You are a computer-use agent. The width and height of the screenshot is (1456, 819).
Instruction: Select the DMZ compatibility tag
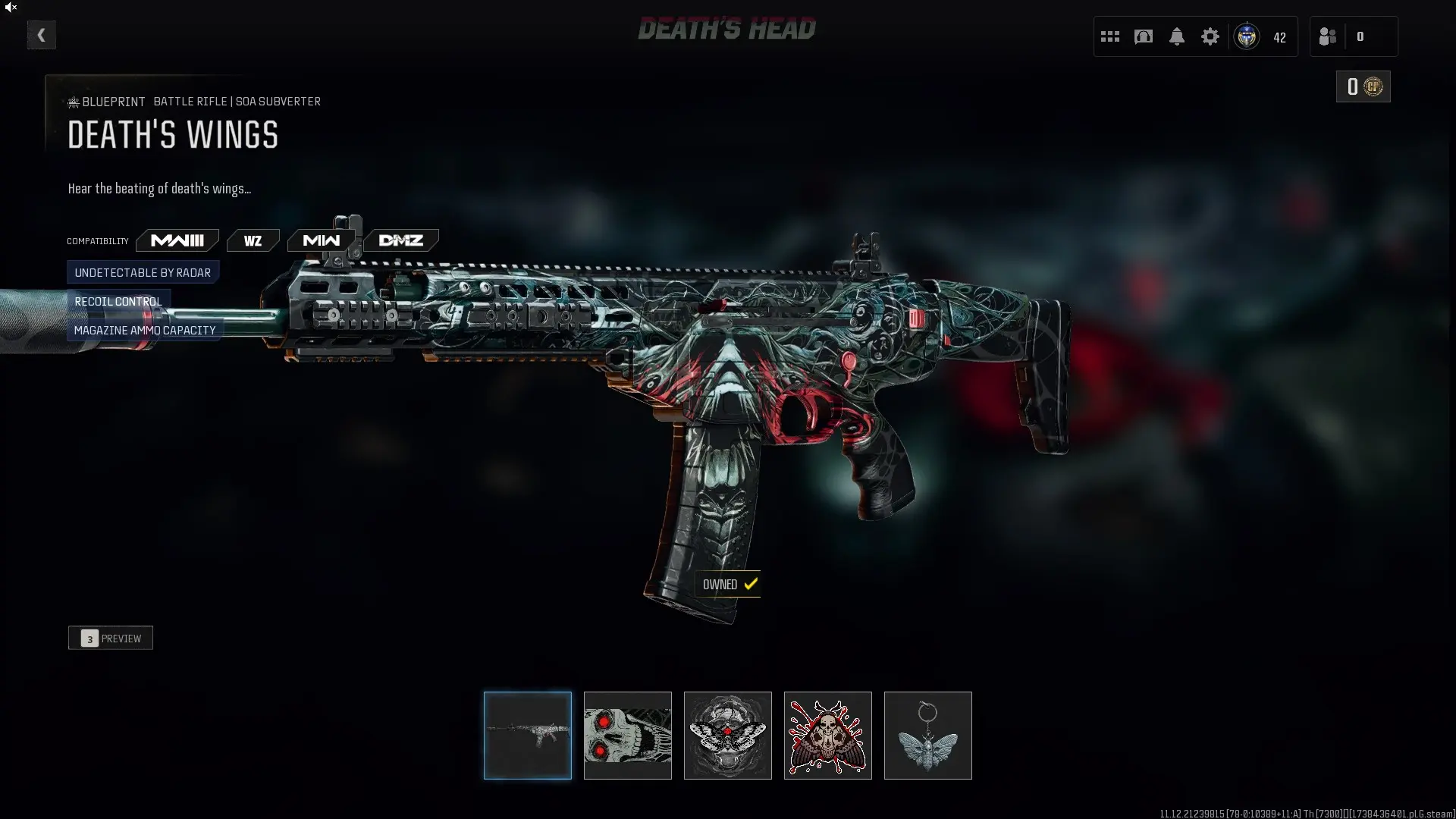tap(401, 240)
